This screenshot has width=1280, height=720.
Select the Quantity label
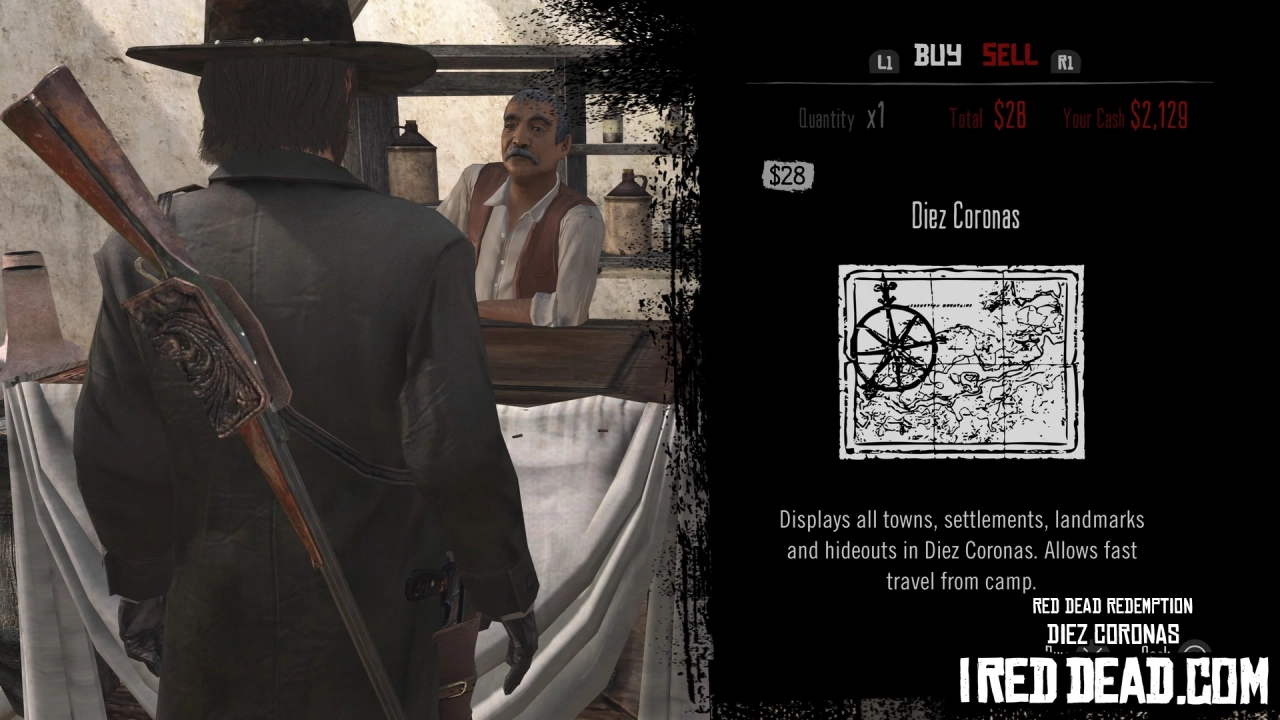(x=826, y=118)
